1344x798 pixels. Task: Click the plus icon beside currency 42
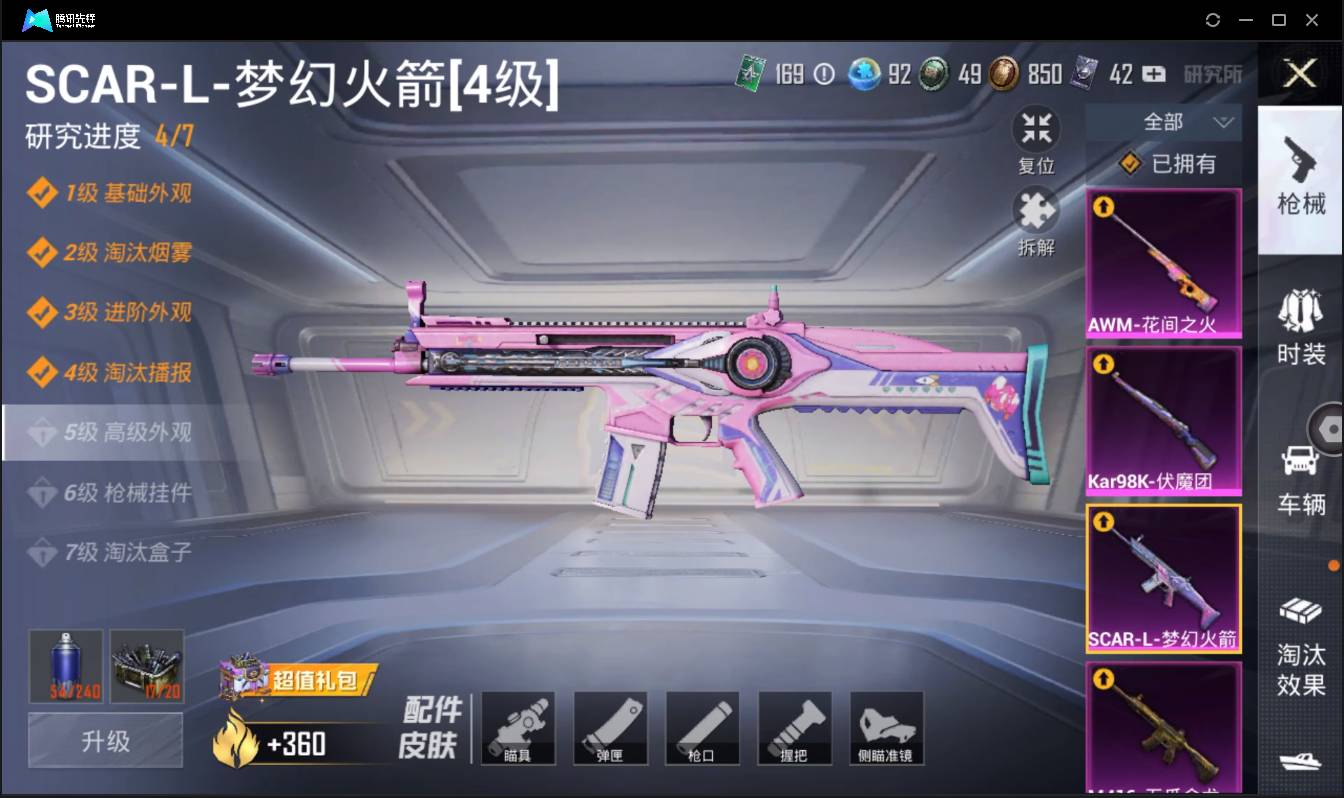pos(1152,74)
